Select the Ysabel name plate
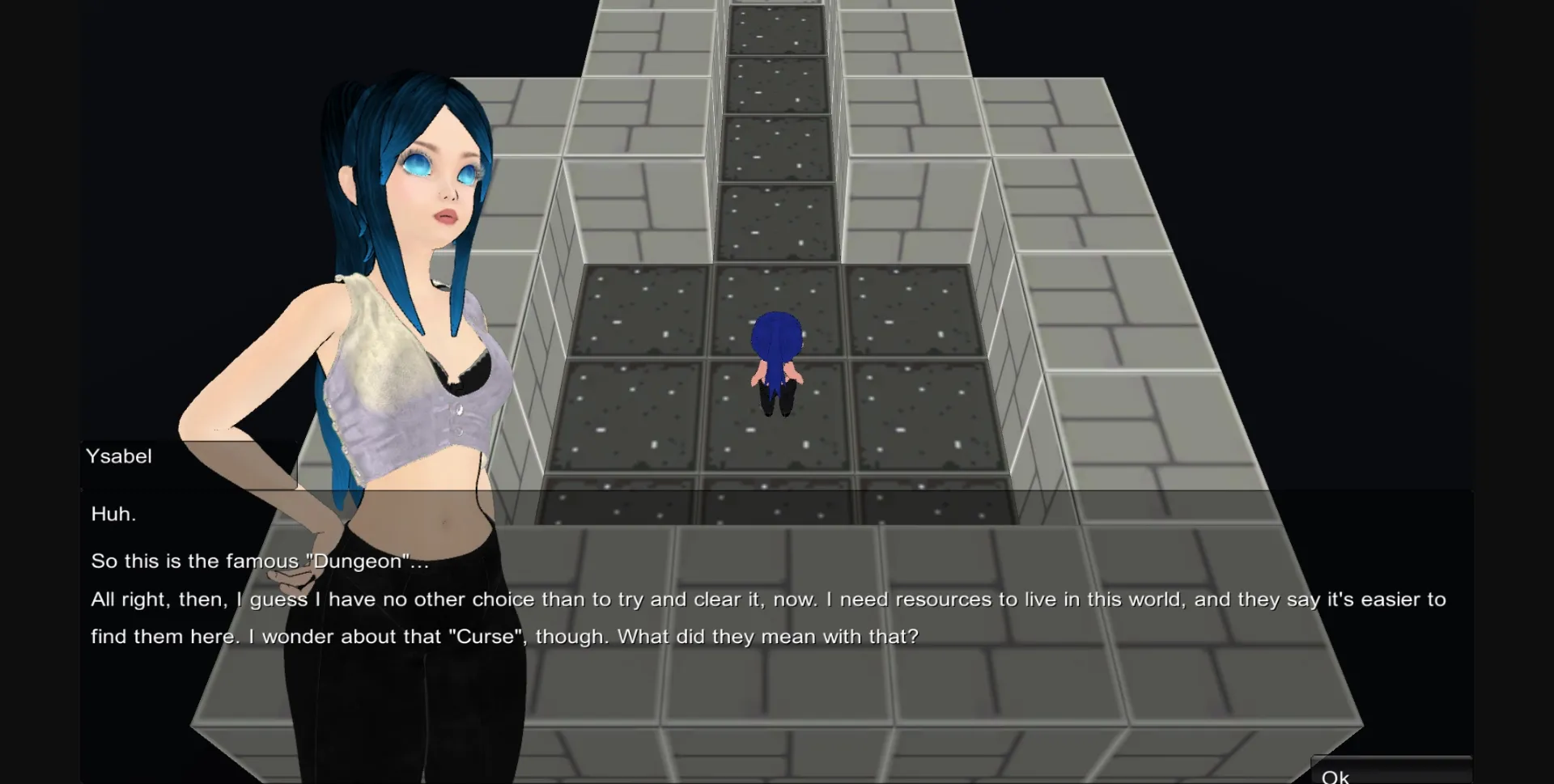The image size is (1554, 784). click(119, 456)
